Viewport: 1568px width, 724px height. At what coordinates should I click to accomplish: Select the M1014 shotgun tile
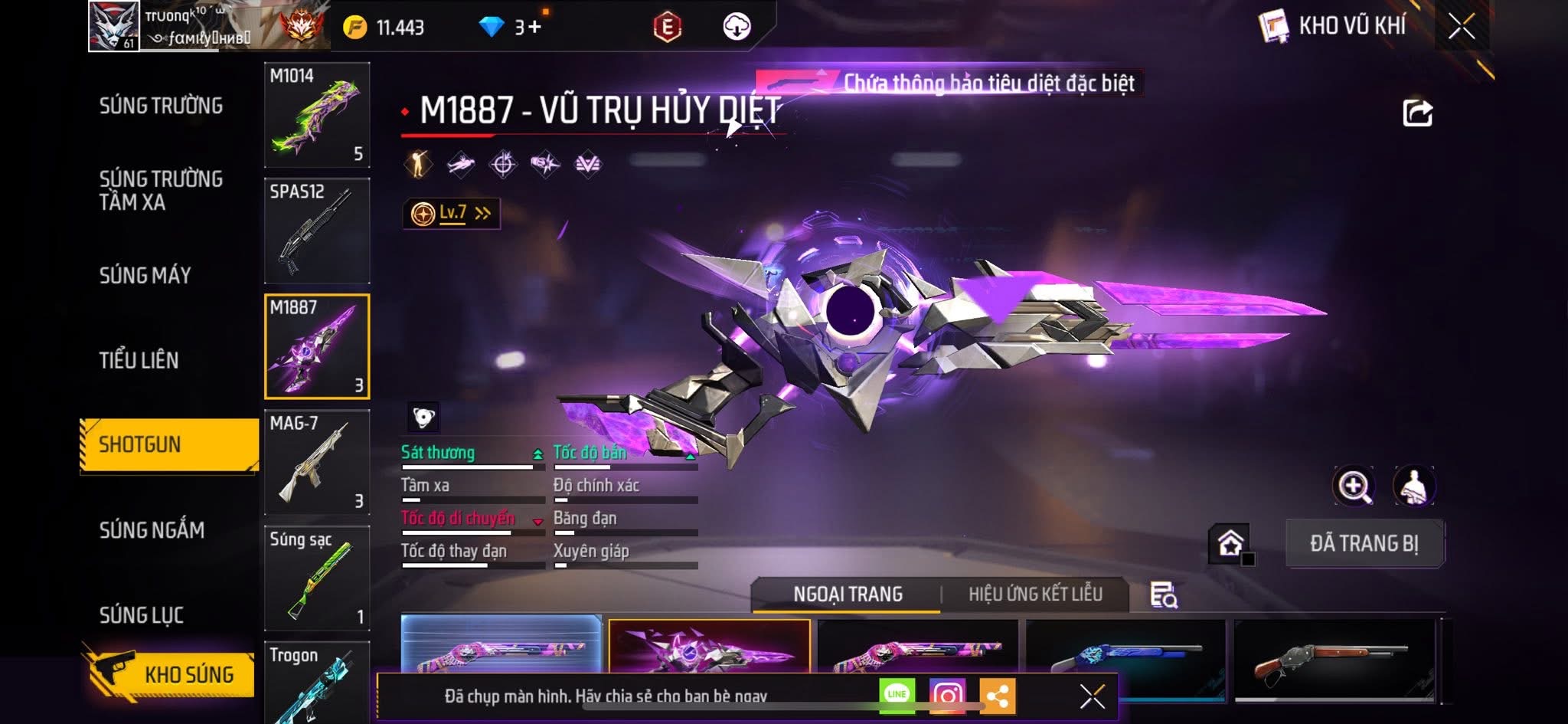coord(317,115)
